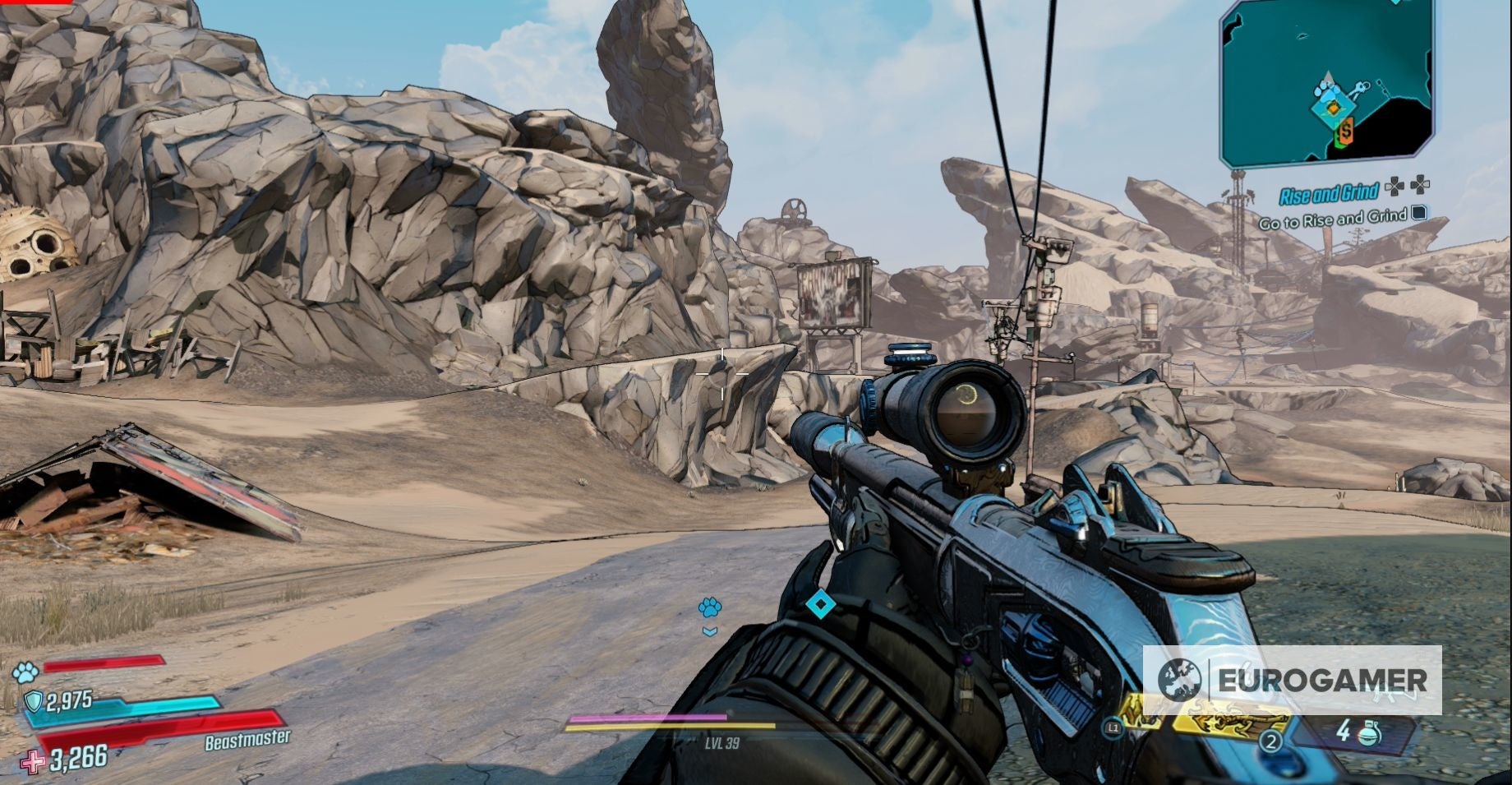Click the Go to Rise and Grind objective text
The height and width of the screenshot is (785, 1512).
click(1334, 218)
